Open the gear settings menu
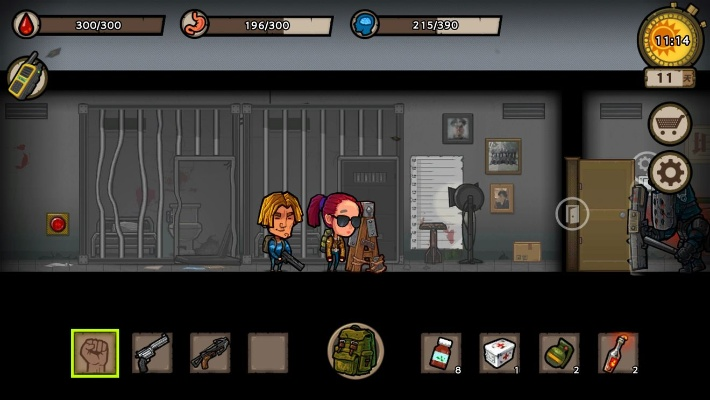The image size is (710, 400). click(x=670, y=173)
